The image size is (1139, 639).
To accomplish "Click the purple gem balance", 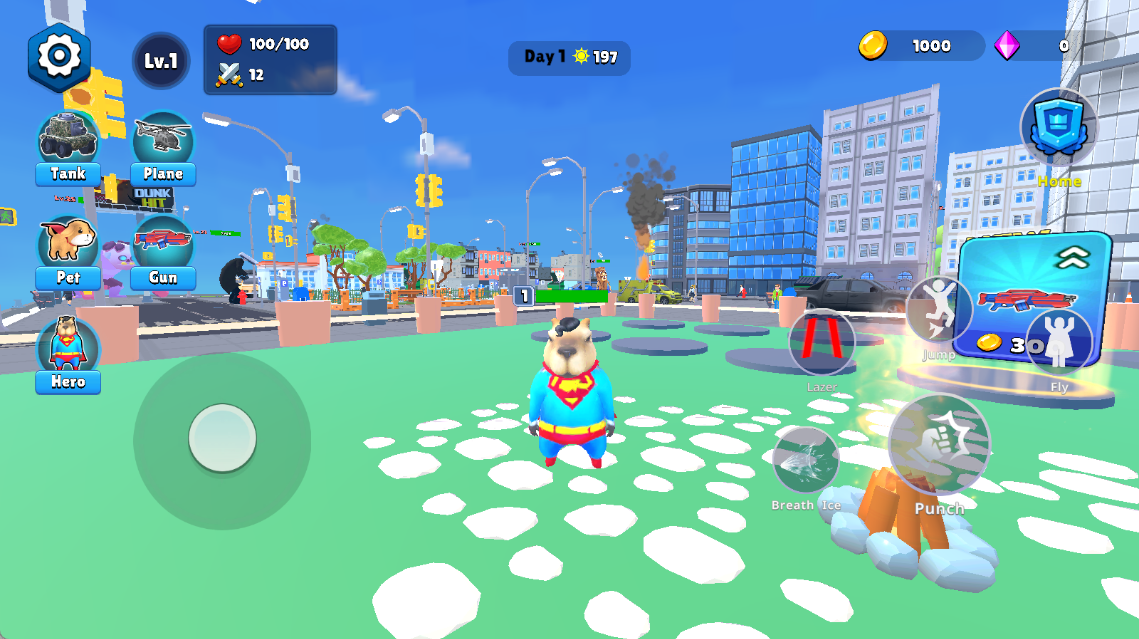I will [x=1055, y=45].
